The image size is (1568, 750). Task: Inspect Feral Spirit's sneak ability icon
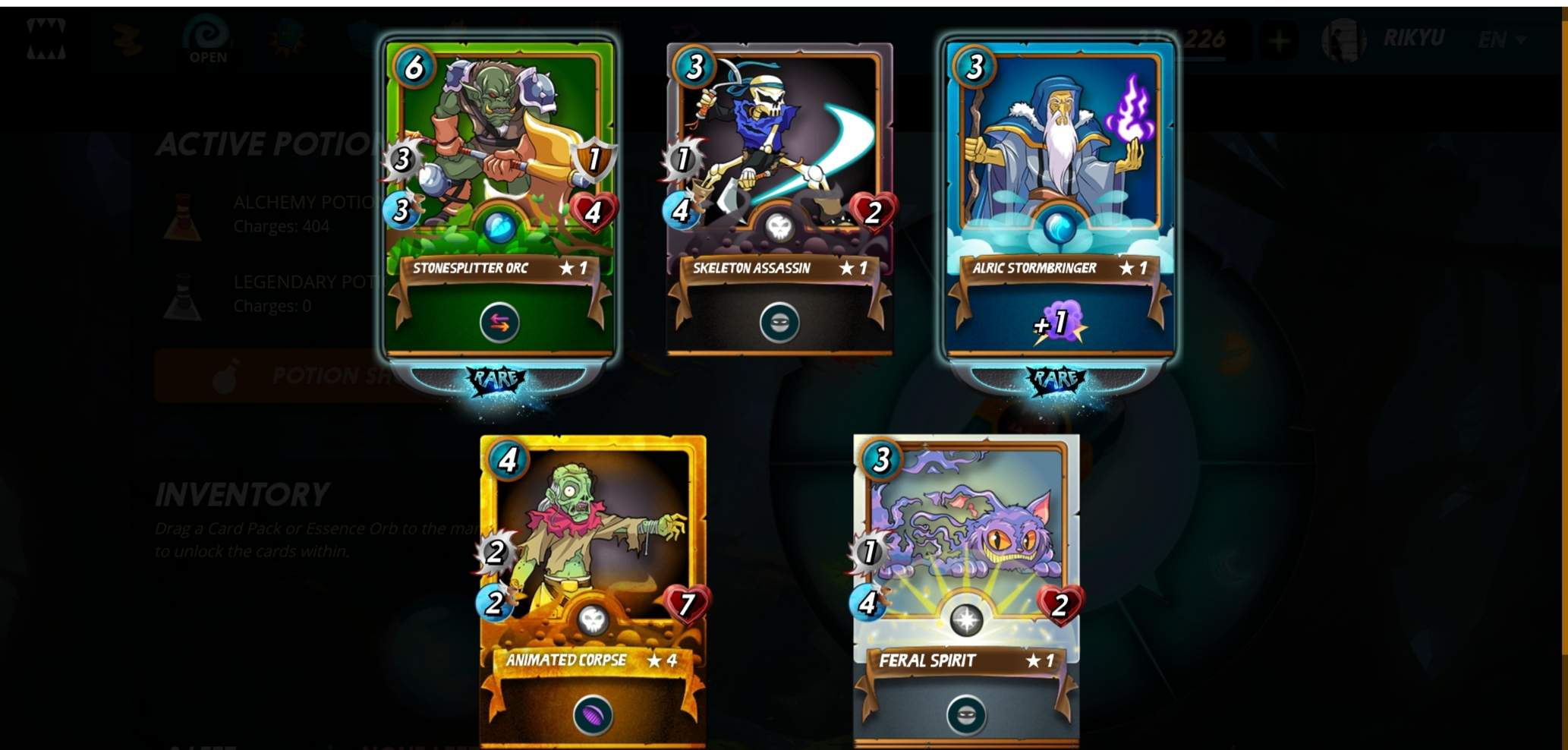(x=966, y=715)
